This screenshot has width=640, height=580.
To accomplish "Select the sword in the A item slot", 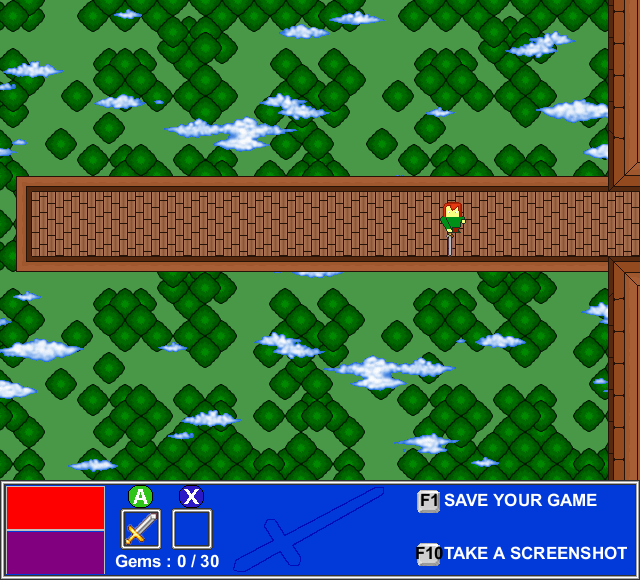I will coord(140,528).
